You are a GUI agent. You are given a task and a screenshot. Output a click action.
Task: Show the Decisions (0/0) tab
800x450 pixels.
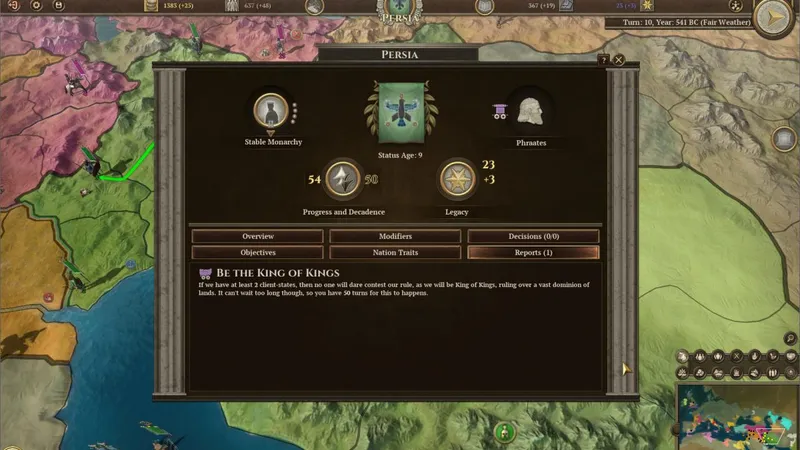(x=533, y=236)
